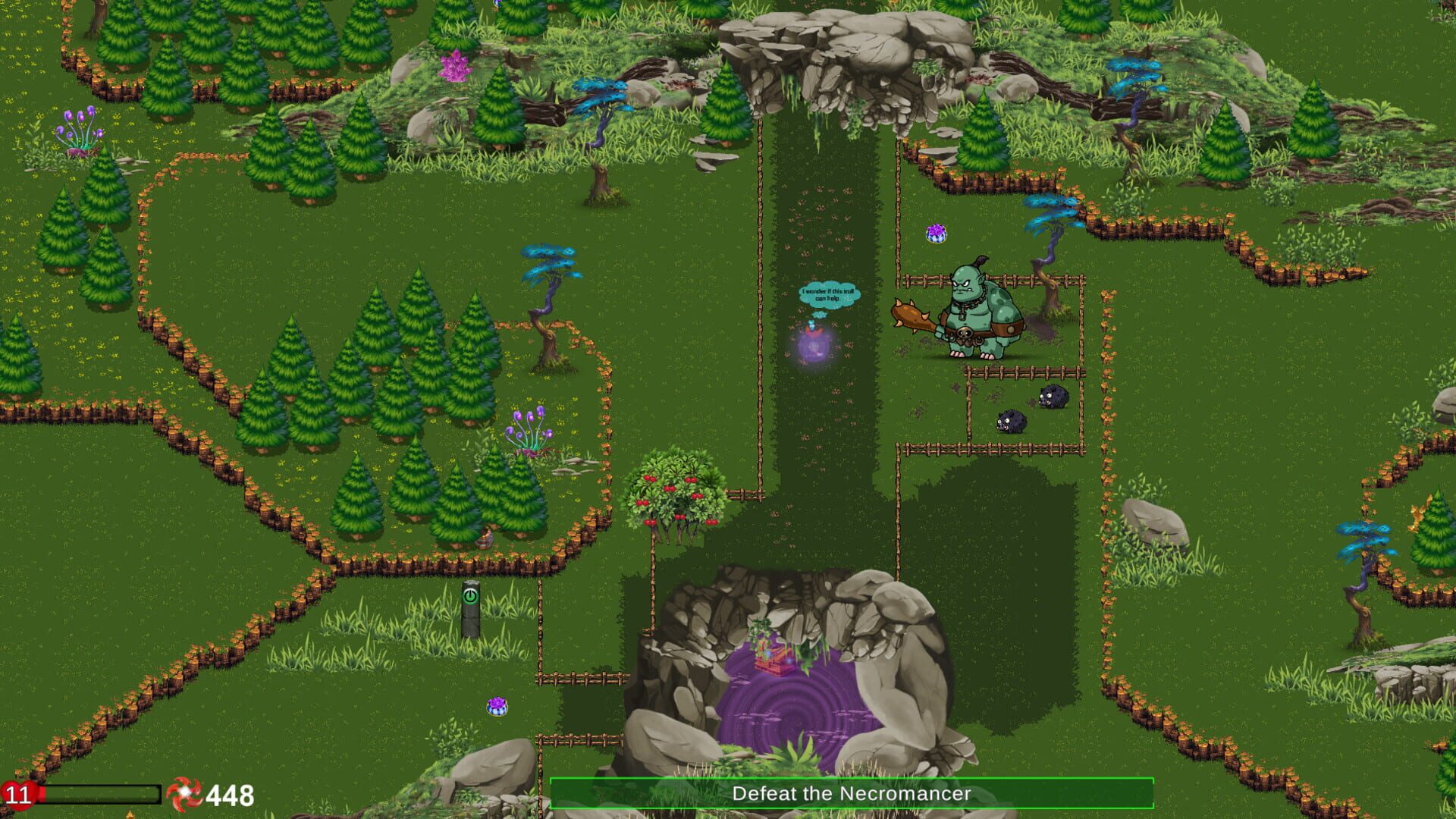This screenshot has height=819, width=1456.
Task: Open the treasure chest inside the portal
Action: pyautogui.click(x=777, y=658)
